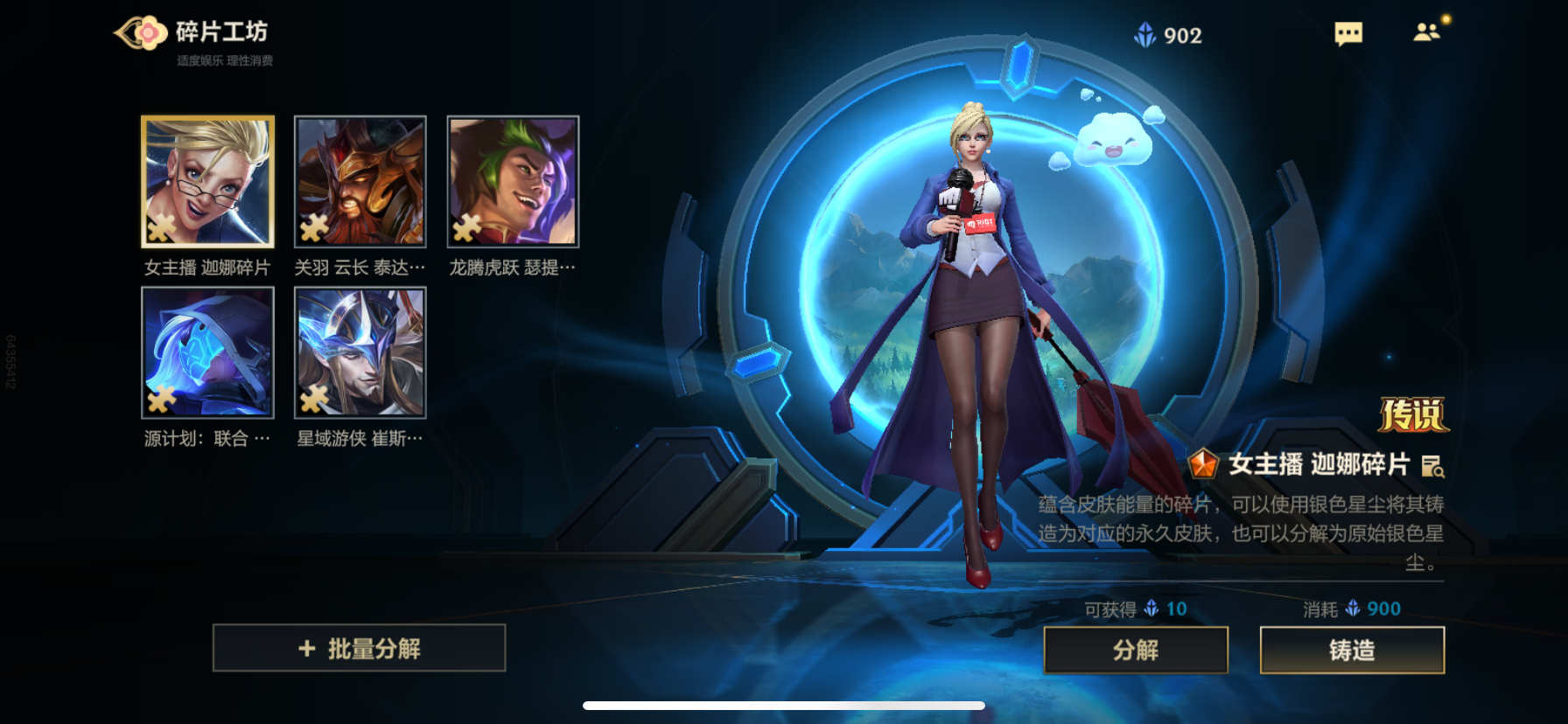Select the 龙腾虎跃 瑟提 skin shard
1568x724 pixels.
point(513,182)
